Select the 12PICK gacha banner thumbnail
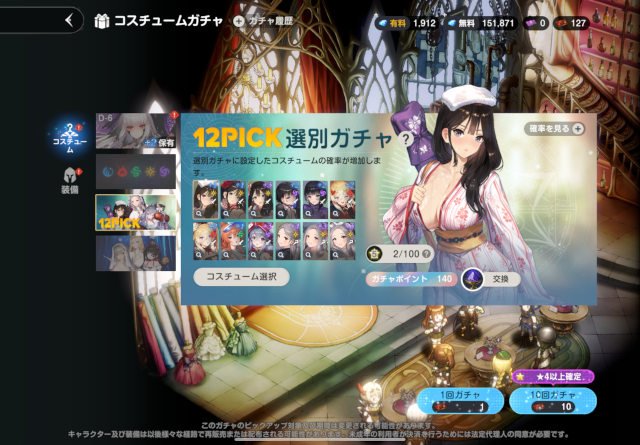 pos(136,212)
